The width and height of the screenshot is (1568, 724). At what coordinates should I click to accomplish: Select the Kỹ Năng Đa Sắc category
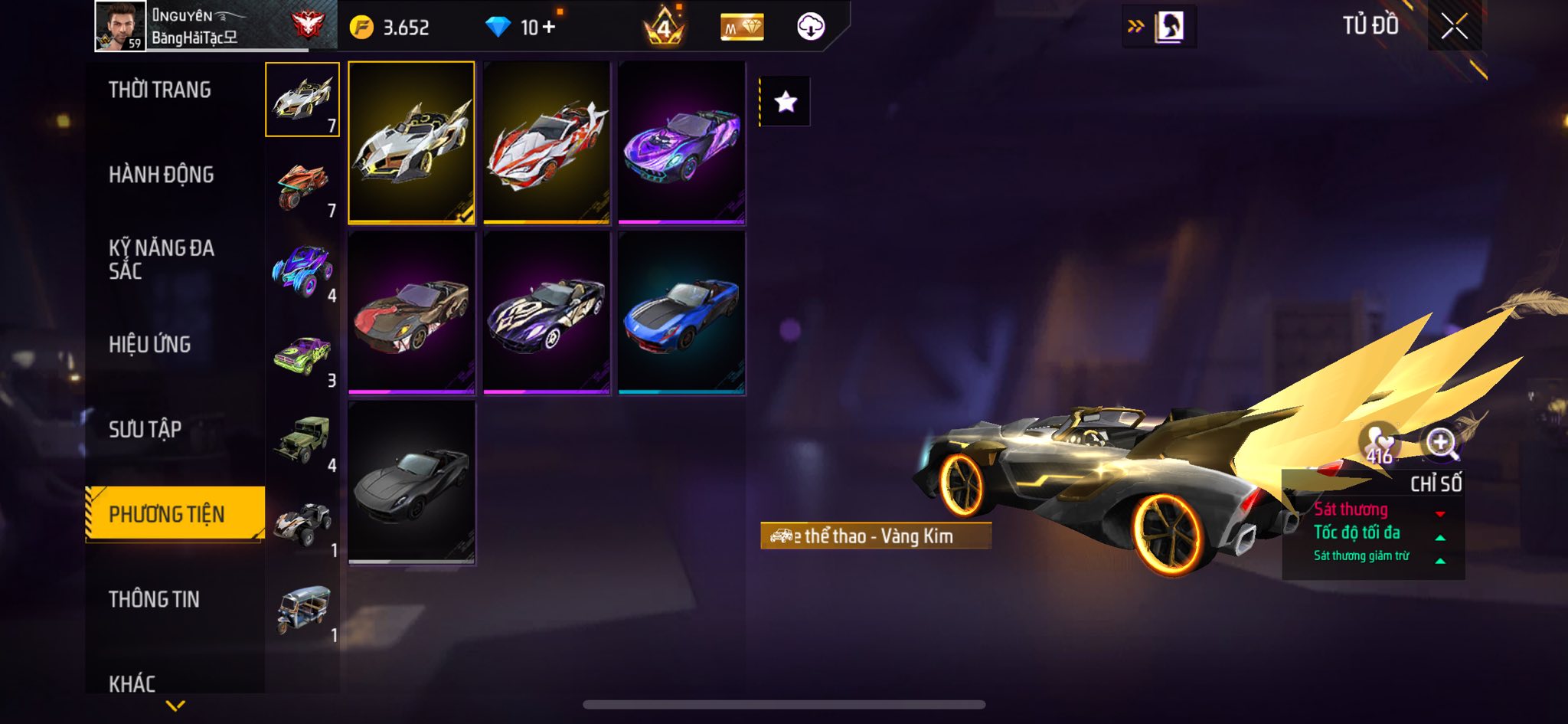161,259
